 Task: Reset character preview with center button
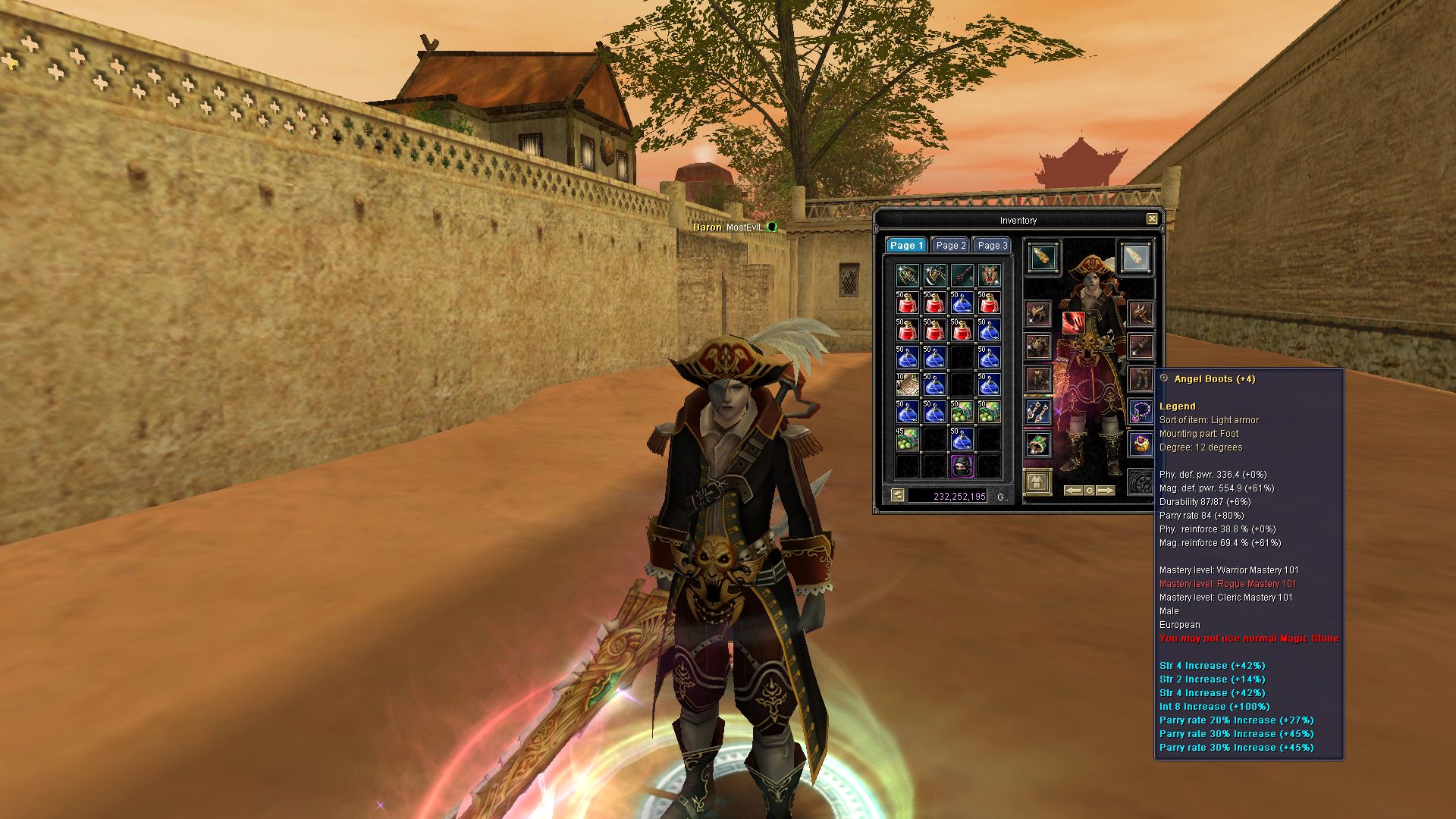tap(1090, 491)
